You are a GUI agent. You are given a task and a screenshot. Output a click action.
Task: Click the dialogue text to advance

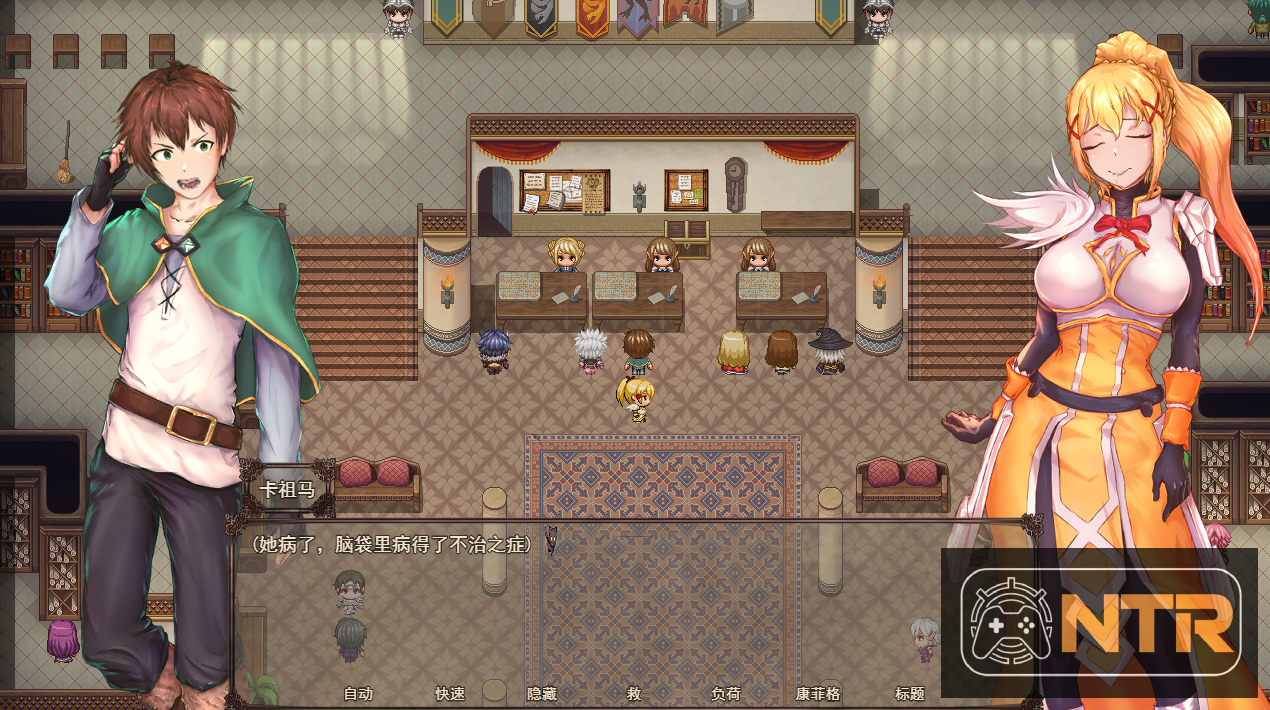pos(392,544)
